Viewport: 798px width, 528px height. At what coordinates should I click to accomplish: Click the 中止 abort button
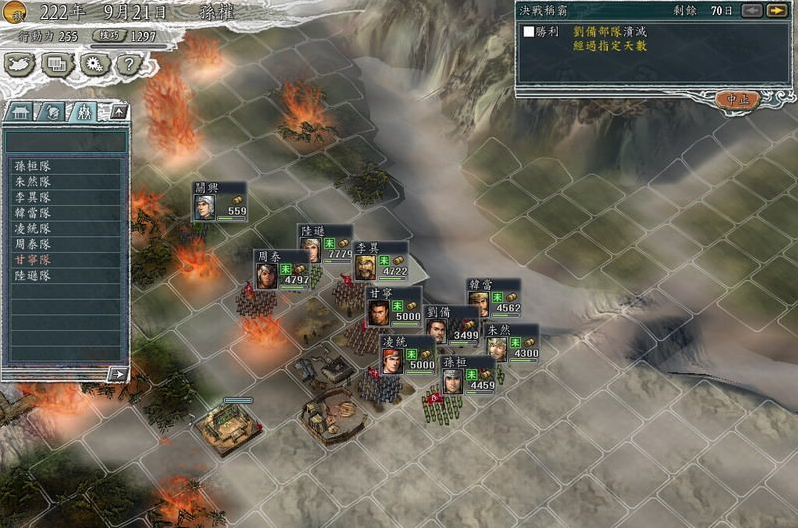tap(739, 99)
